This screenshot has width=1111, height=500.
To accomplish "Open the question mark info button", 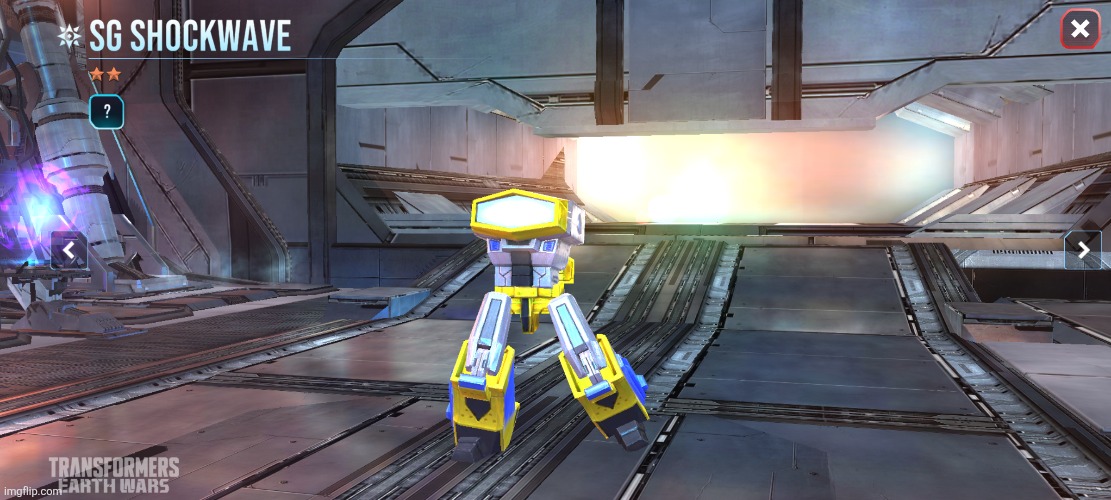I will 106,112.
